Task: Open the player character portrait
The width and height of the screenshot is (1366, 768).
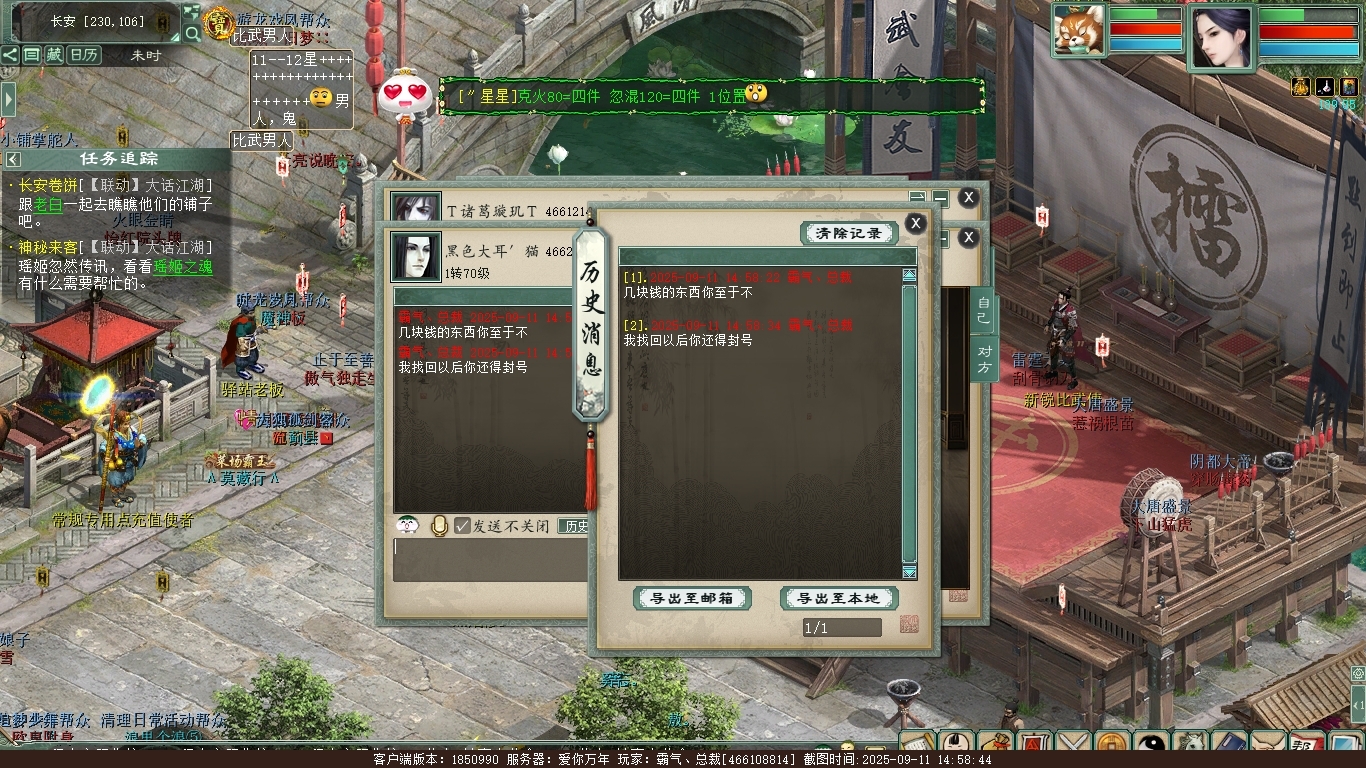Action: 1221,38
